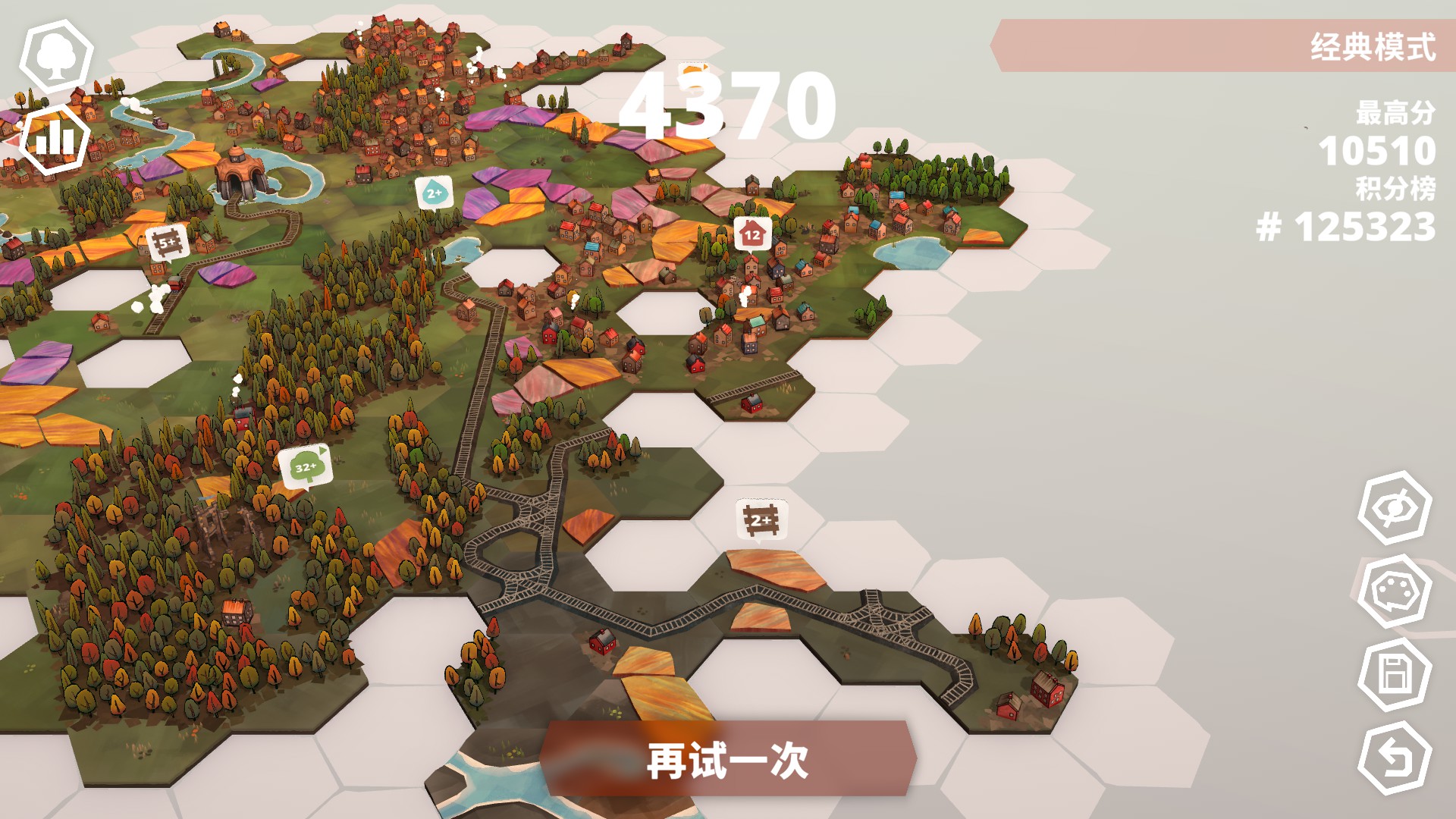
Task: Expand the tunnel quest flag details
Action: coord(695,70)
